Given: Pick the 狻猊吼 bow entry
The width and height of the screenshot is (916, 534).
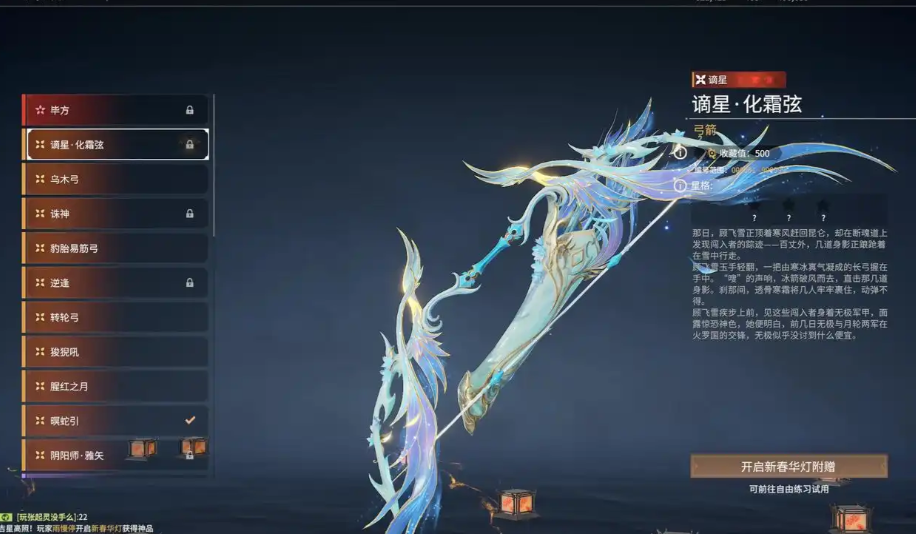Looking at the screenshot, I should pyautogui.click(x=115, y=352).
